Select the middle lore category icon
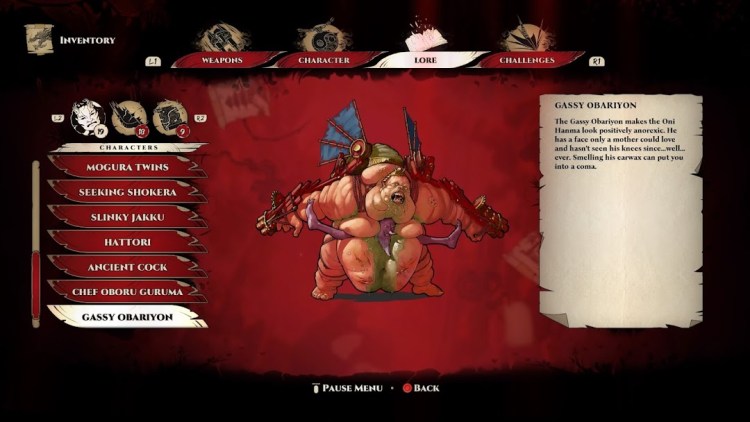The height and width of the screenshot is (422, 750). click(x=128, y=118)
